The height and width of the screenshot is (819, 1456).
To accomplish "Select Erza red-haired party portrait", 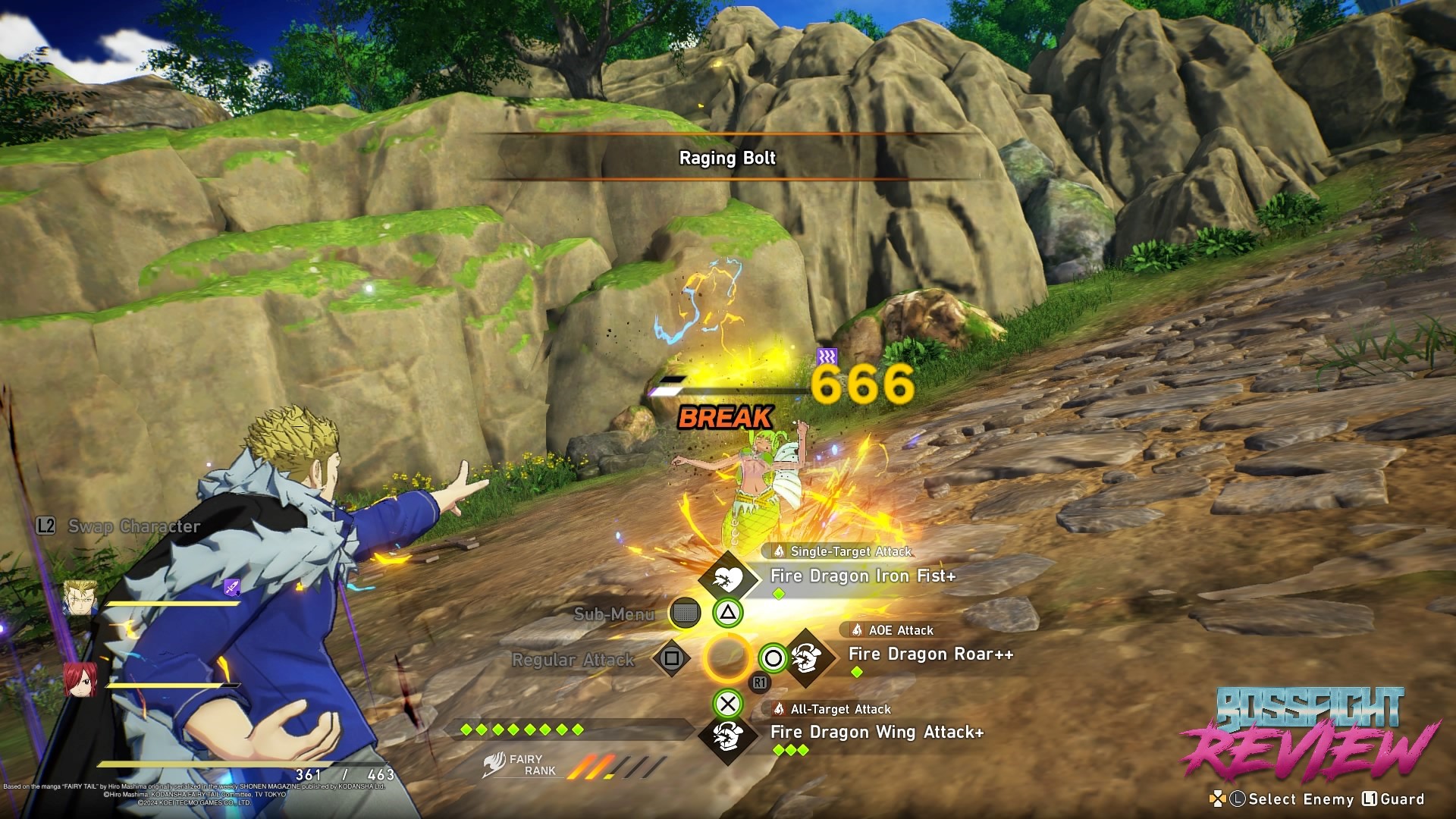I will pos(80,679).
